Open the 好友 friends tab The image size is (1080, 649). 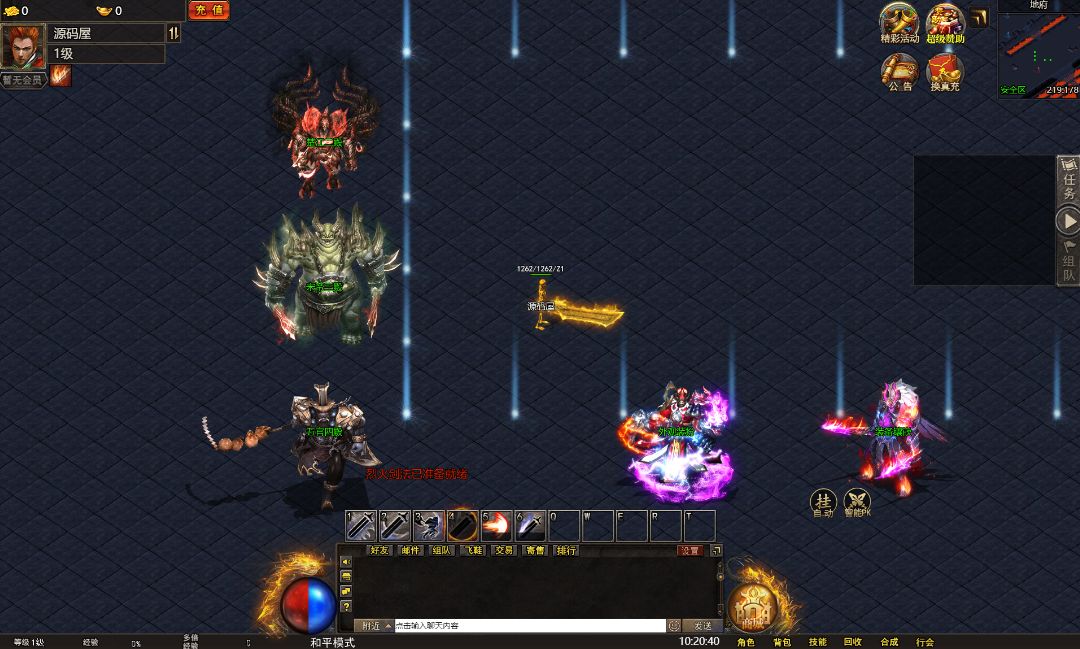coord(380,550)
